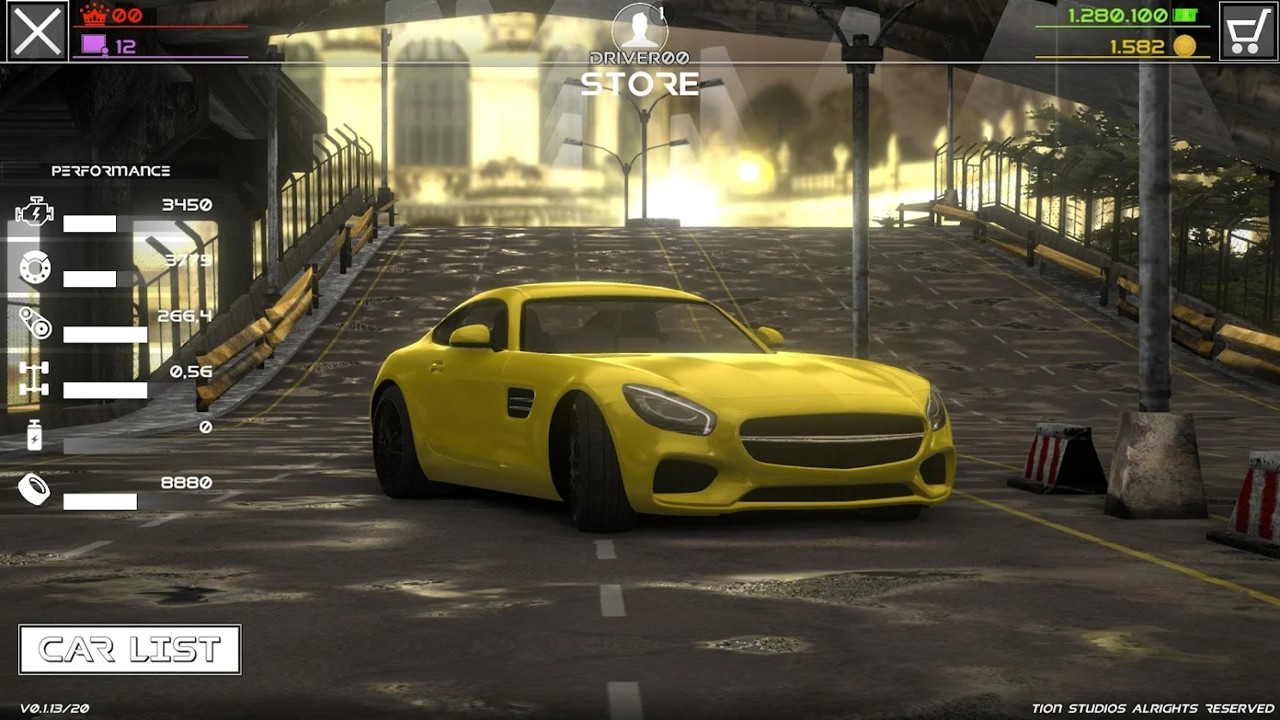1280x720 pixels.
Task: Open the shopping cart
Action: pyautogui.click(x=1248, y=31)
